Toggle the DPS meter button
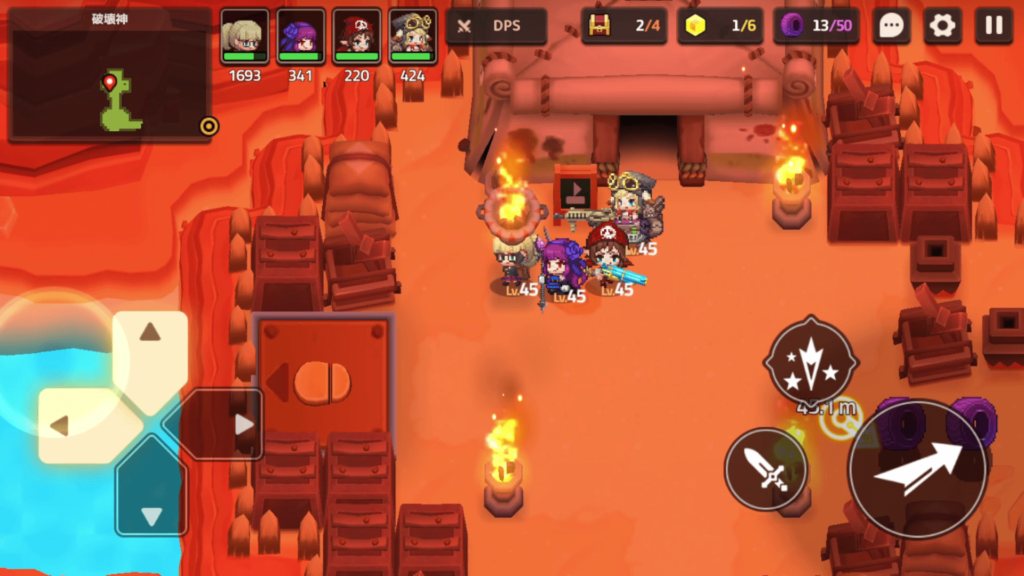The height and width of the screenshot is (576, 1024). tap(496, 26)
